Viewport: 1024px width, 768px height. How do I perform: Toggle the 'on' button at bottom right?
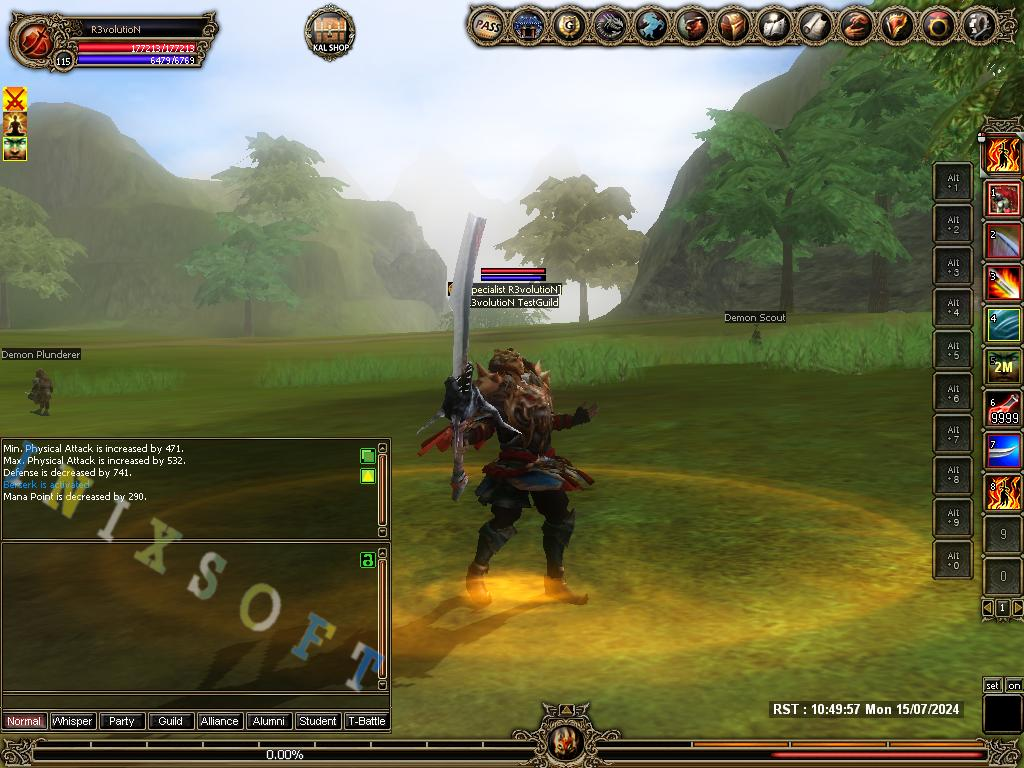coord(1013,685)
